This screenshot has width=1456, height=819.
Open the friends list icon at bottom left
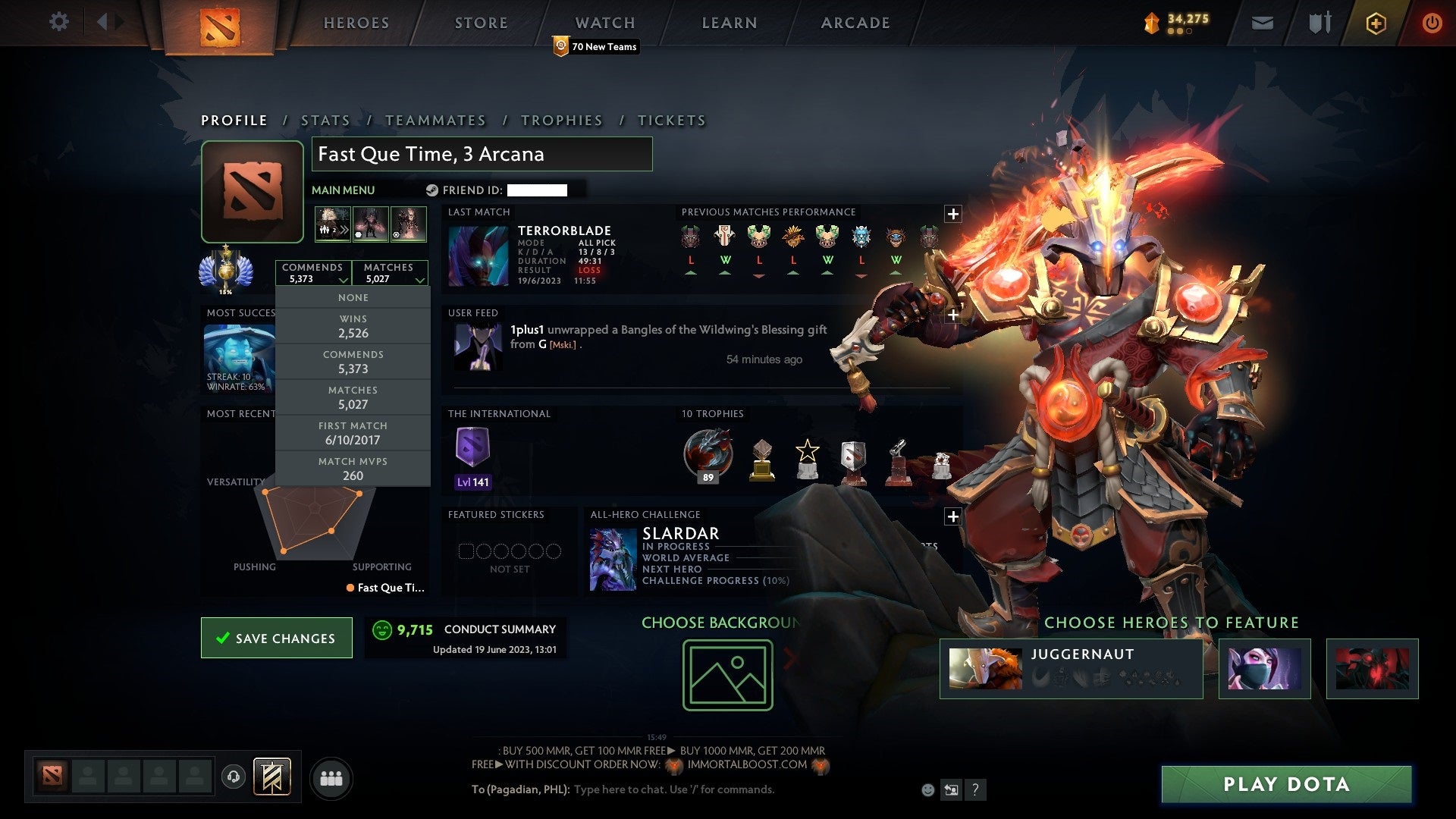(331, 777)
